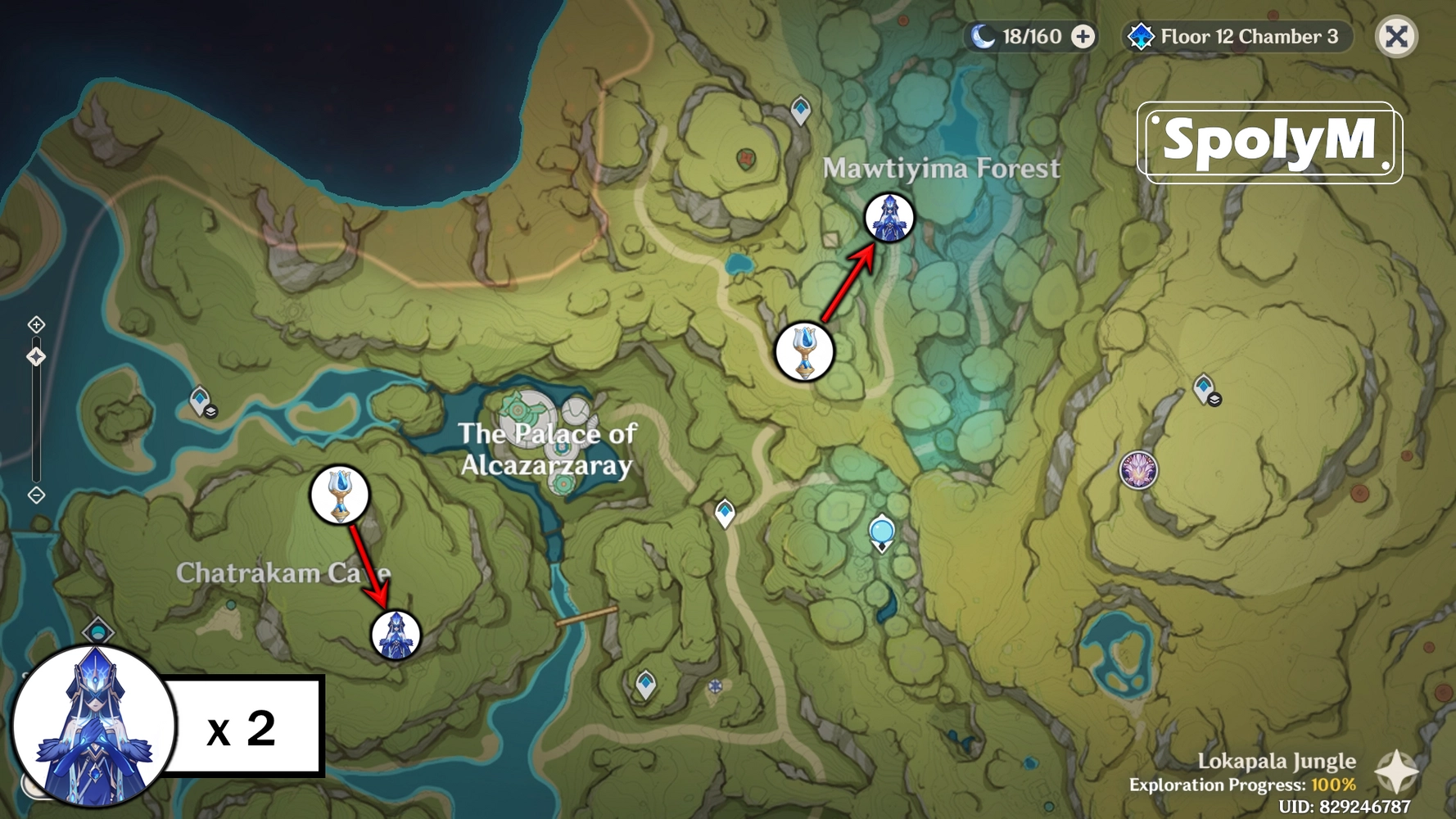Viewport: 1456px width, 819px height.
Task: Click the zoom-out diamond below the zoom slider
Action: tap(36, 494)
